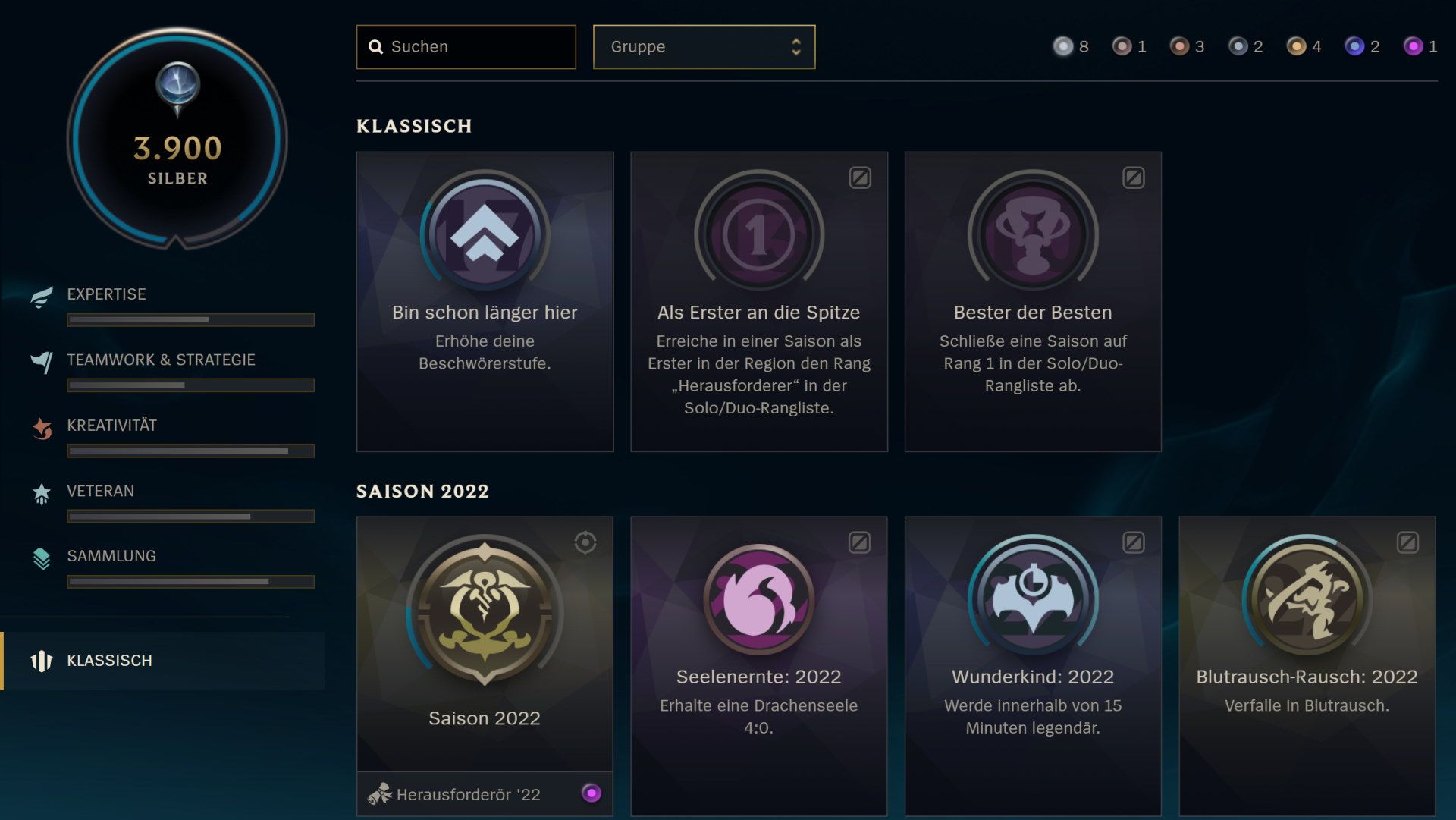
Task: Filter by the gold tier tokens showing 4
Action: [x=1298, y=46]
